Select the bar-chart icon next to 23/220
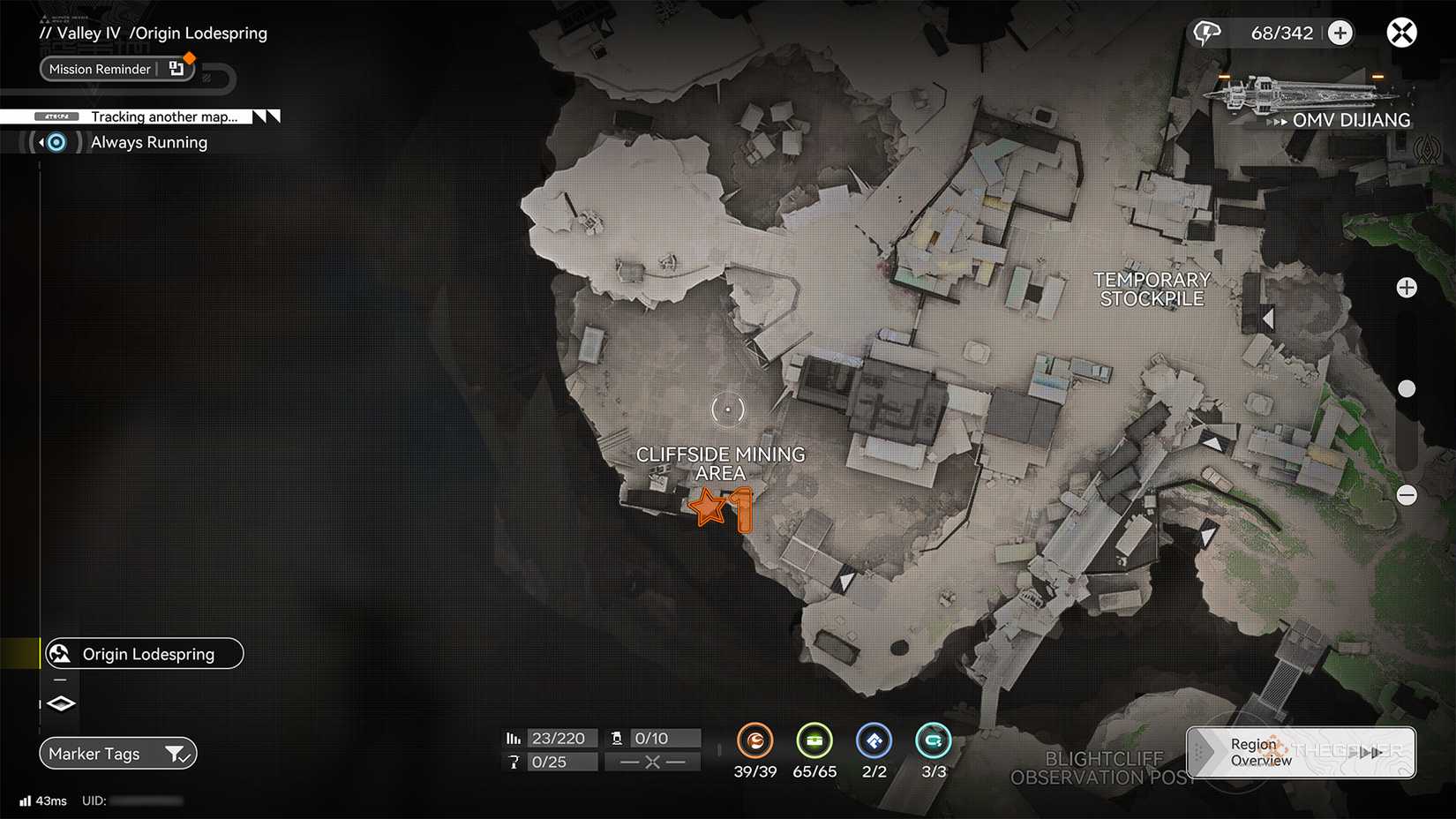Screen dimensions: 1456x819 click(x=514, y=738)
